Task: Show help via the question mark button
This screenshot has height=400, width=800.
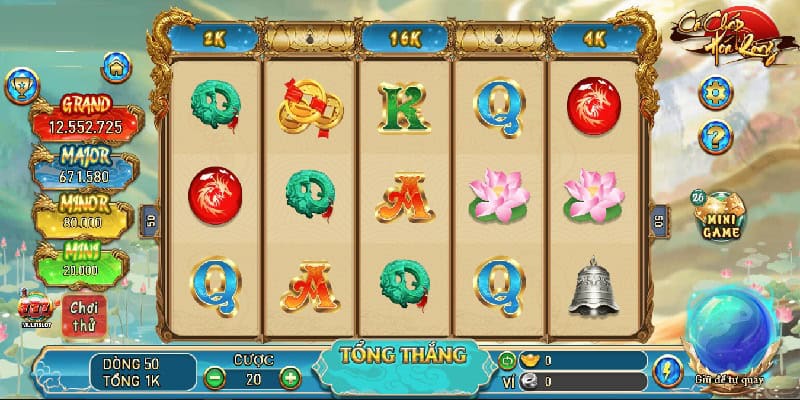Action: click(x=713, y=134)
